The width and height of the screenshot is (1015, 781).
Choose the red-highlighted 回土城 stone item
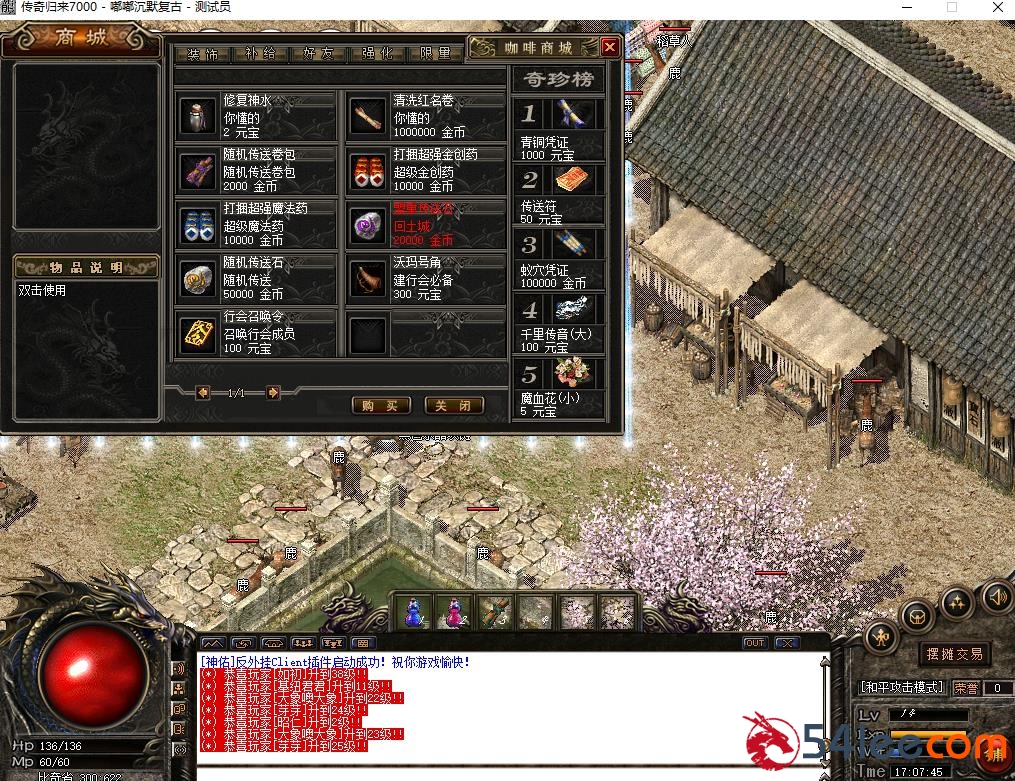pos(426,224)
